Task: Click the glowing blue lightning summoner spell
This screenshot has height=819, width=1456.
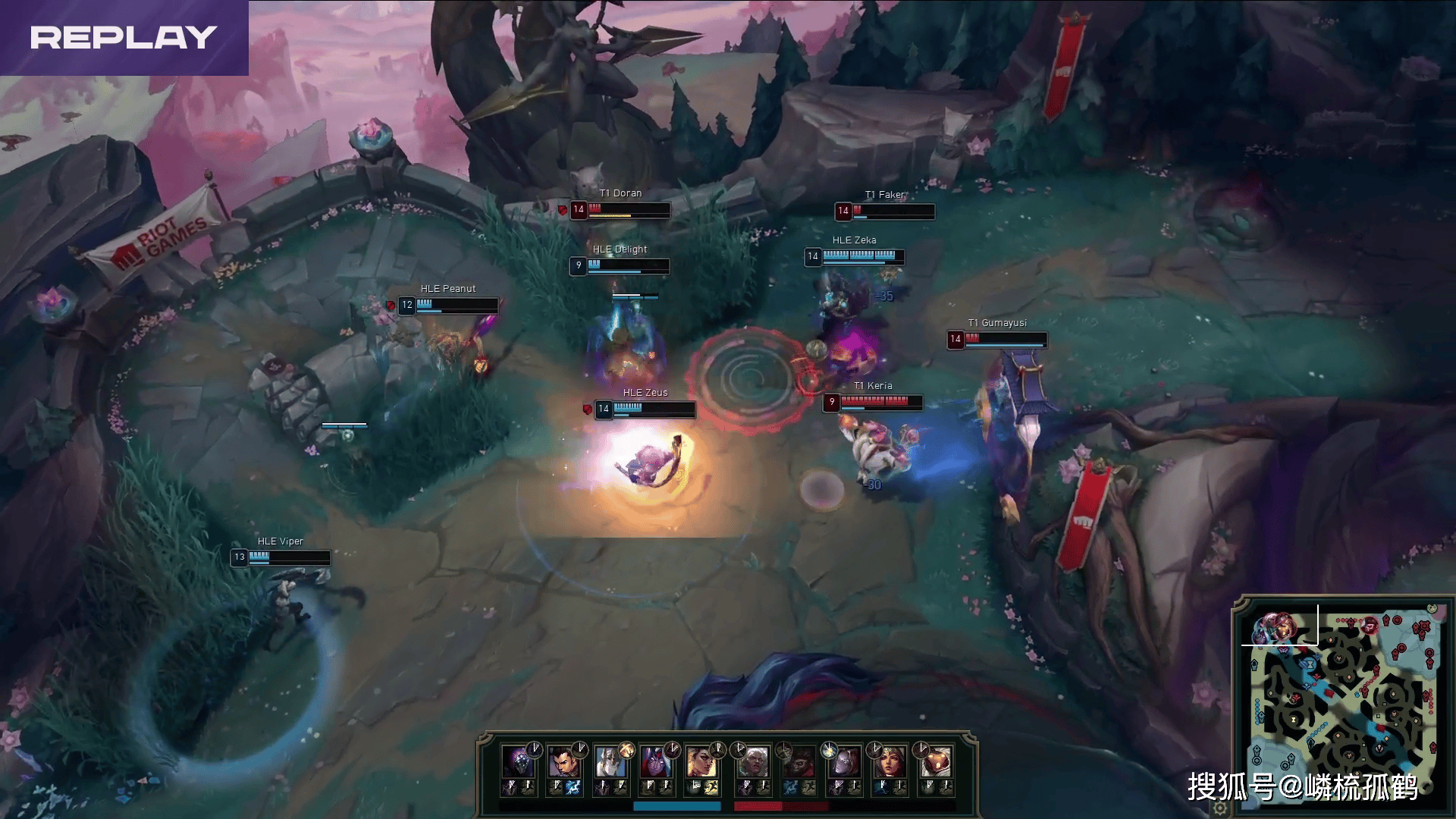Action: pos(573,788)
